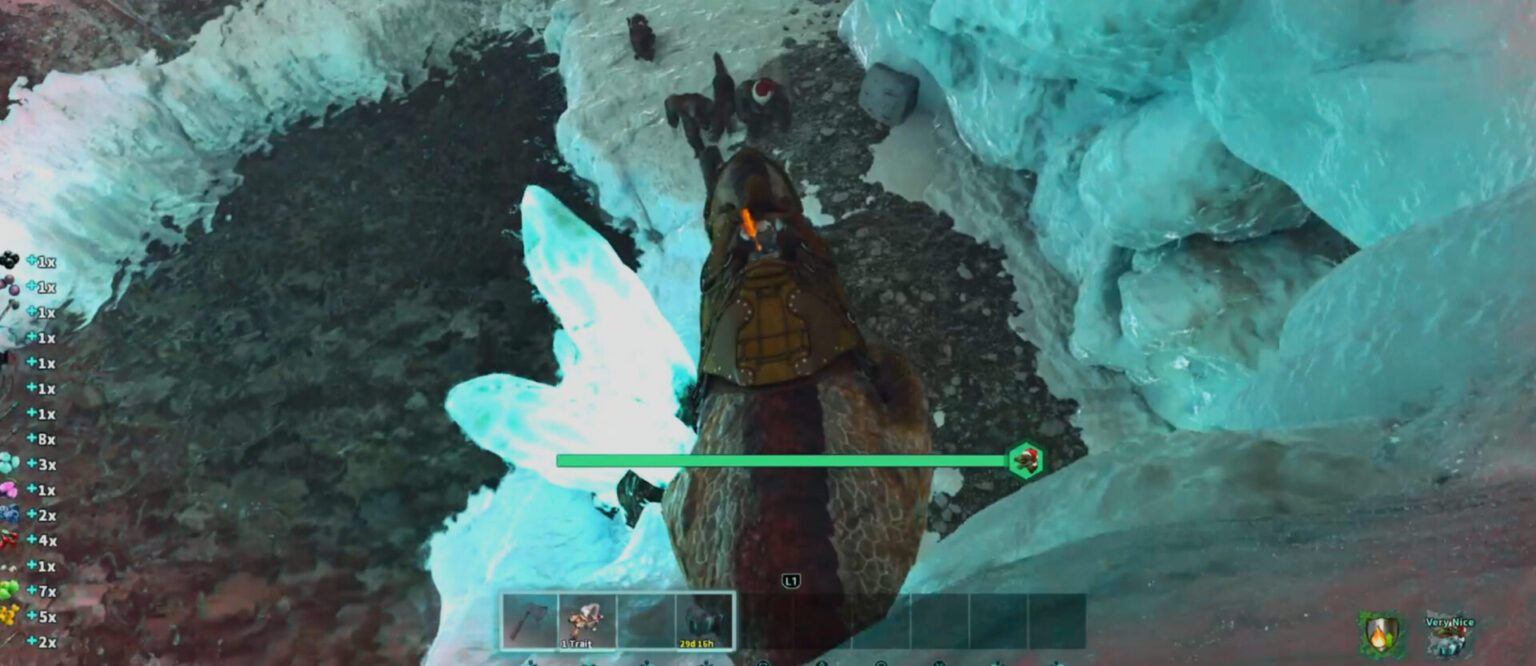
Task: Select the hotbar slot labeled 1 Trait
Action: pos(588,621)
